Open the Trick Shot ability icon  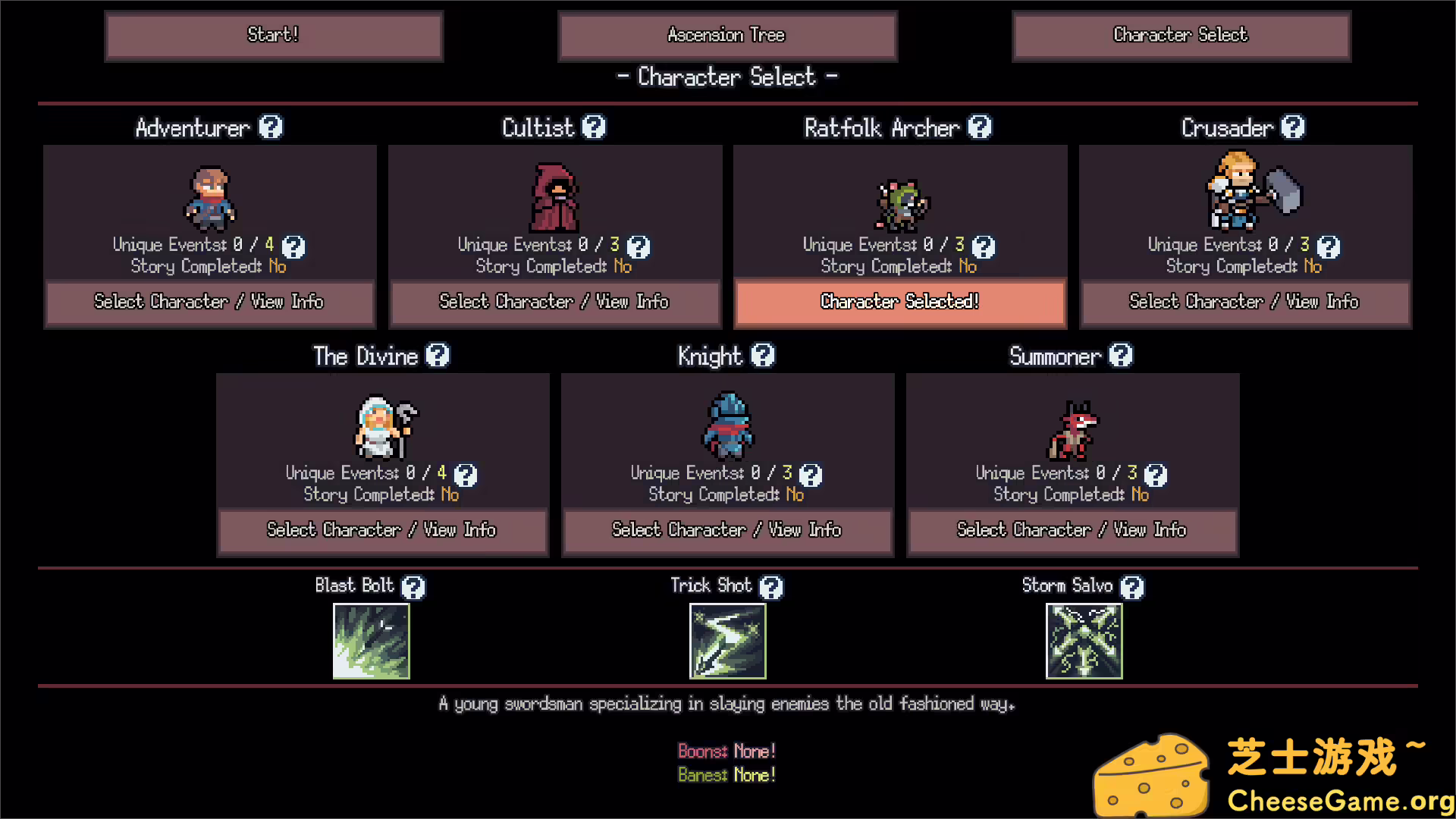pyautogui.click(x=726, y=641)
